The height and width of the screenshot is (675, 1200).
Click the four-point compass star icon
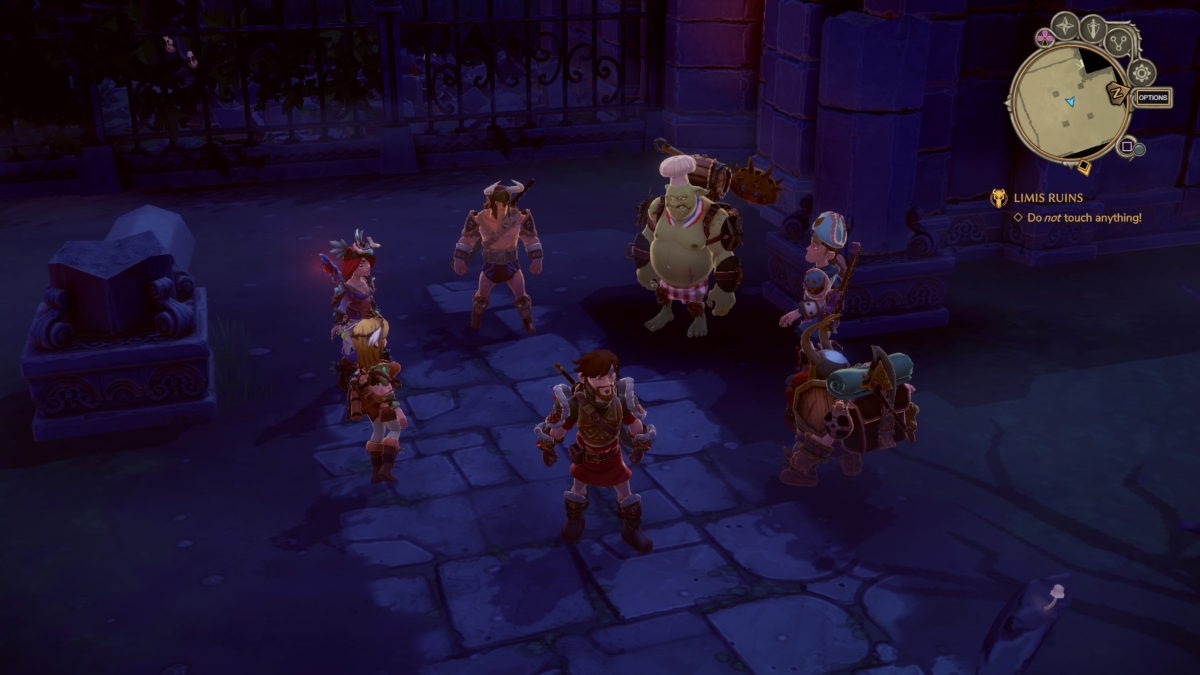tap(1066, 25)
